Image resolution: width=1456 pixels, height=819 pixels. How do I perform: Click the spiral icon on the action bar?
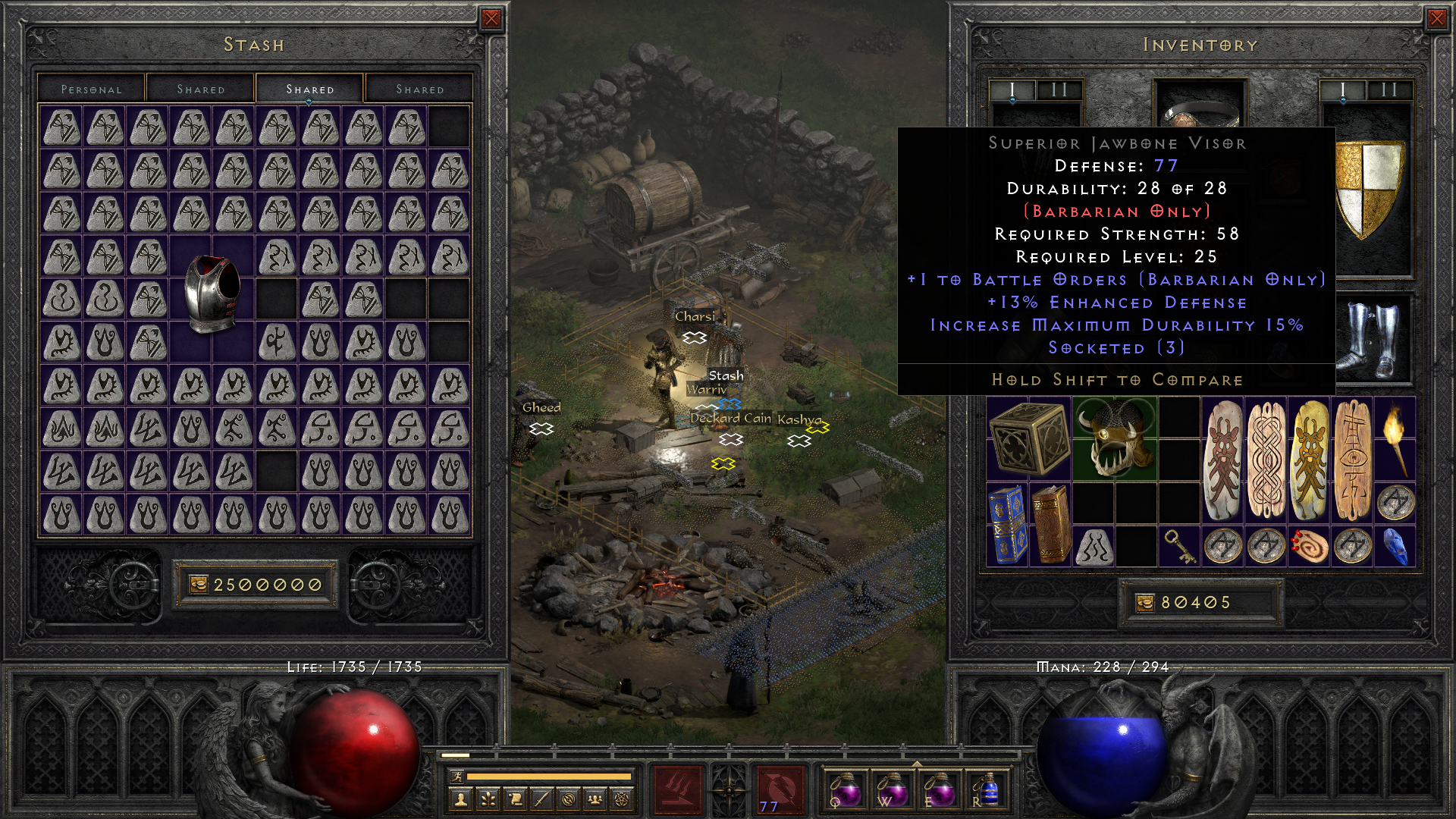pos(568,798)
